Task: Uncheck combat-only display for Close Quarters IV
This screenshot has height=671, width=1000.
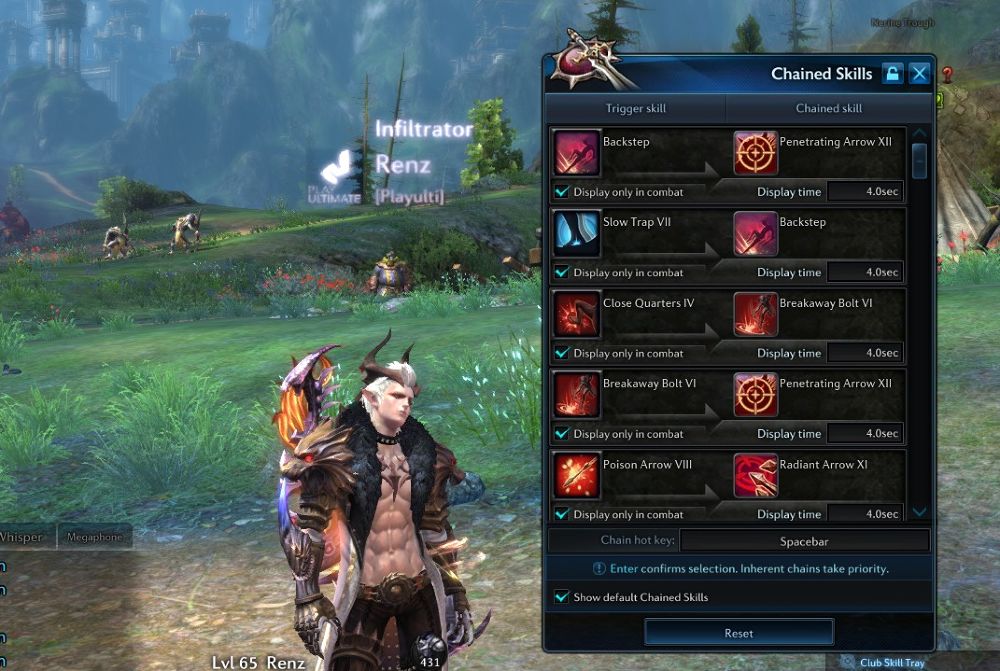Action: [562, 353]
